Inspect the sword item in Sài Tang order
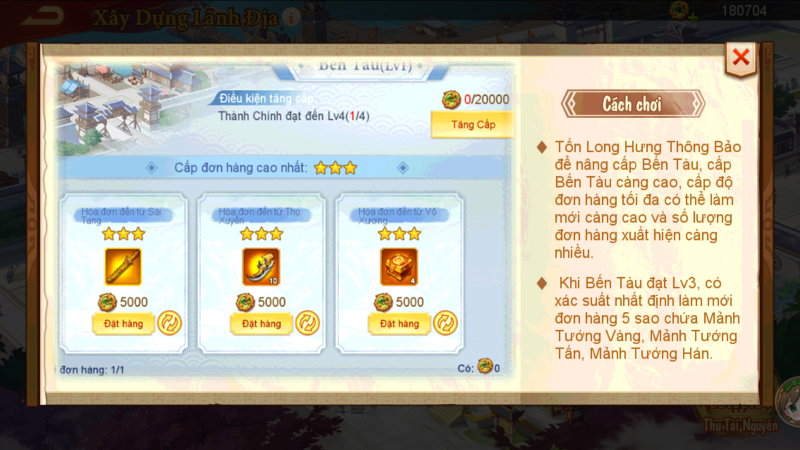 pos(123,266)
